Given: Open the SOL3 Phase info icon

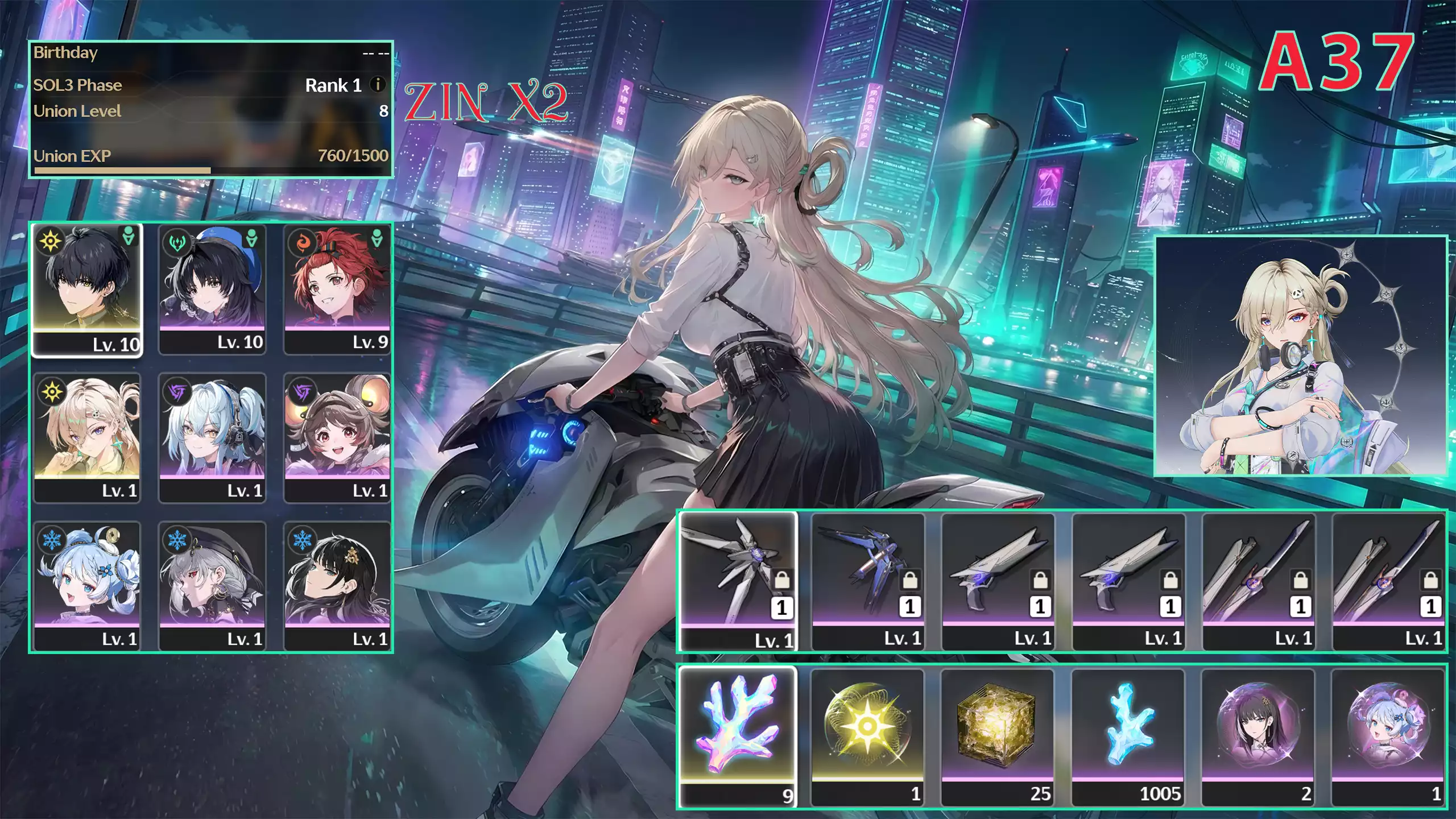Looking at the screenshot, I should tap(377, 85).
